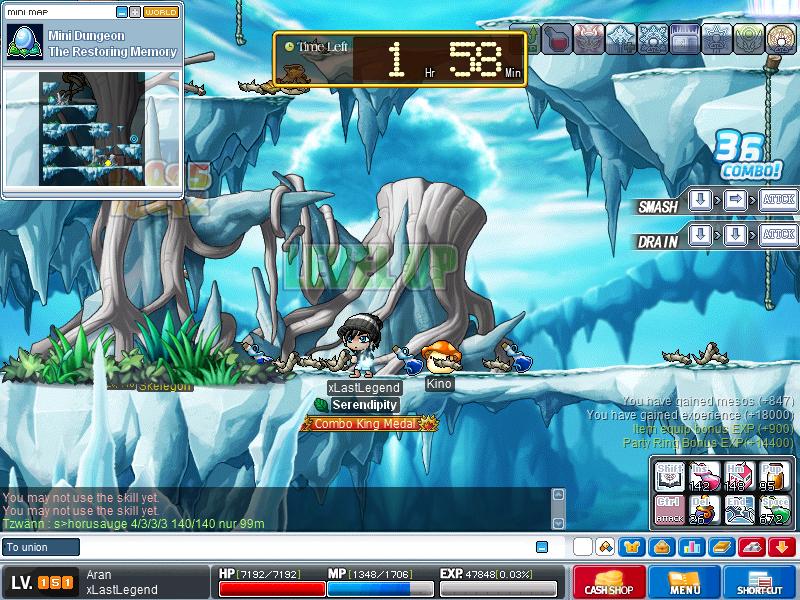Use the green potion on Space slot
The height and width of the screenshot is (600, 800).
pyautogui.click(x=776, y=510)
